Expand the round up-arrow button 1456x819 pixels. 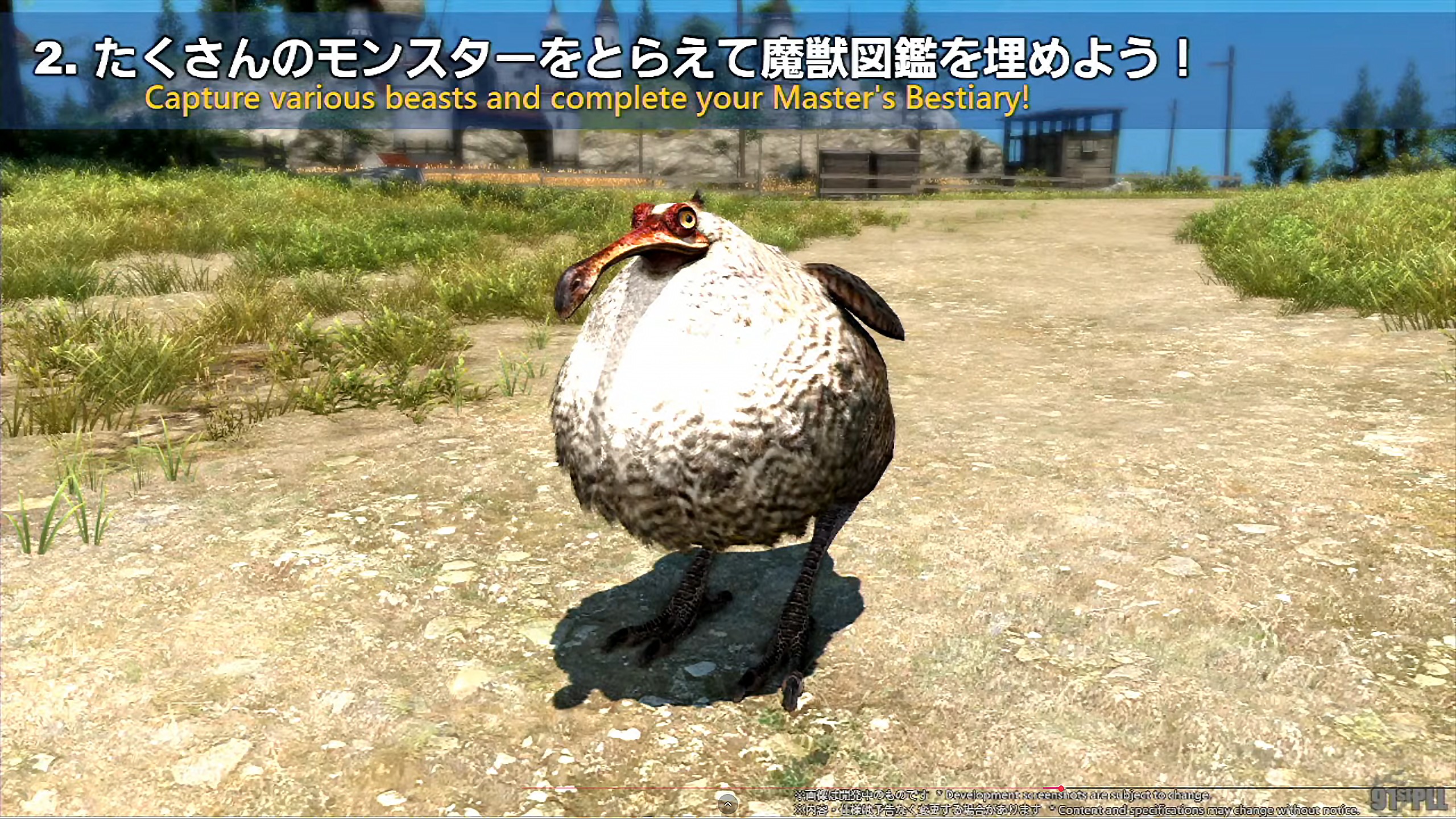(727, 805)
